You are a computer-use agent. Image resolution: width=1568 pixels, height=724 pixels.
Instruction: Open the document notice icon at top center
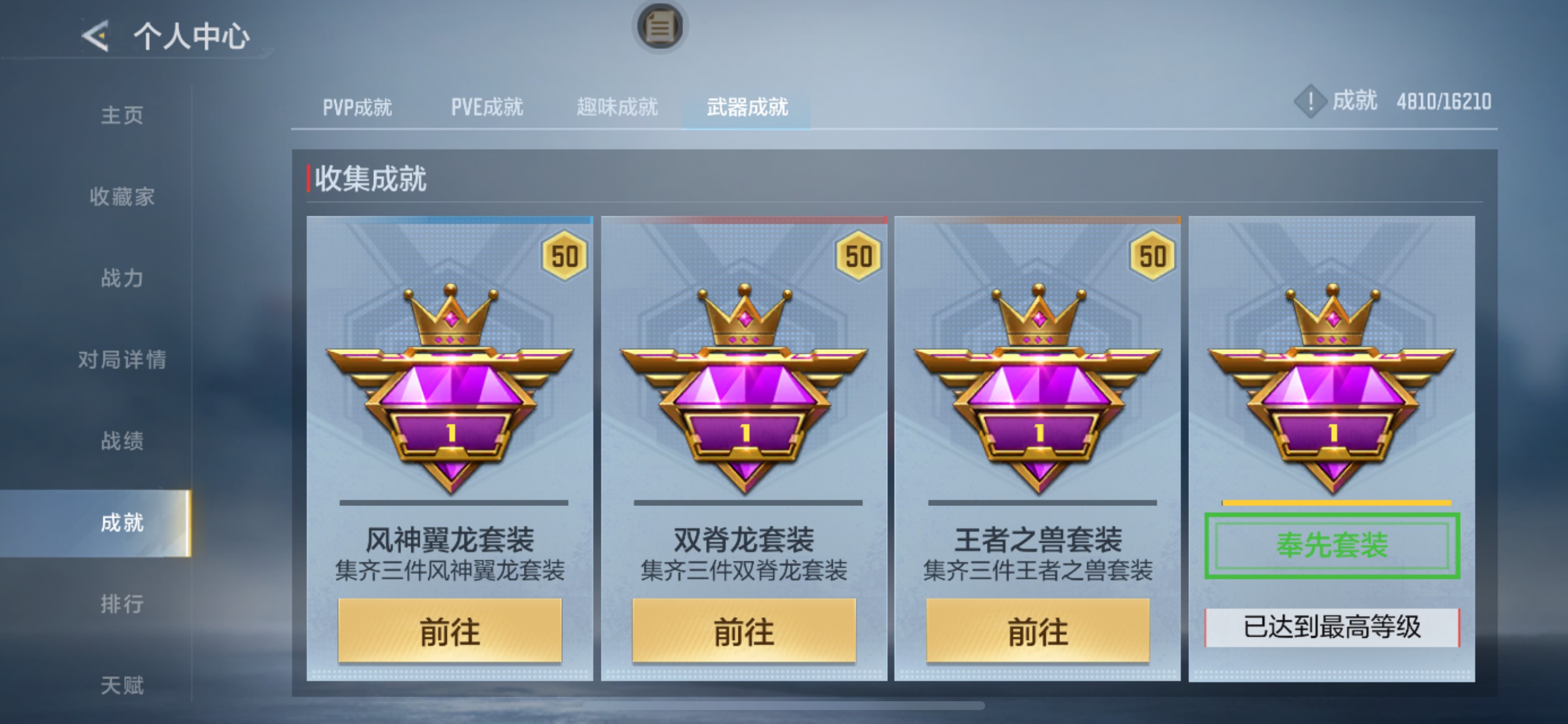pos(660,27)
